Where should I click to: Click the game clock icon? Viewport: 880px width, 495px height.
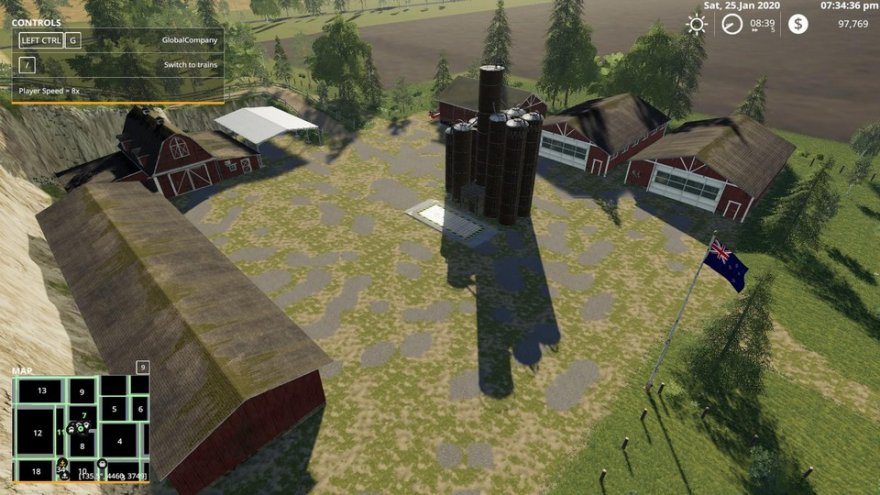coord(733,24)
